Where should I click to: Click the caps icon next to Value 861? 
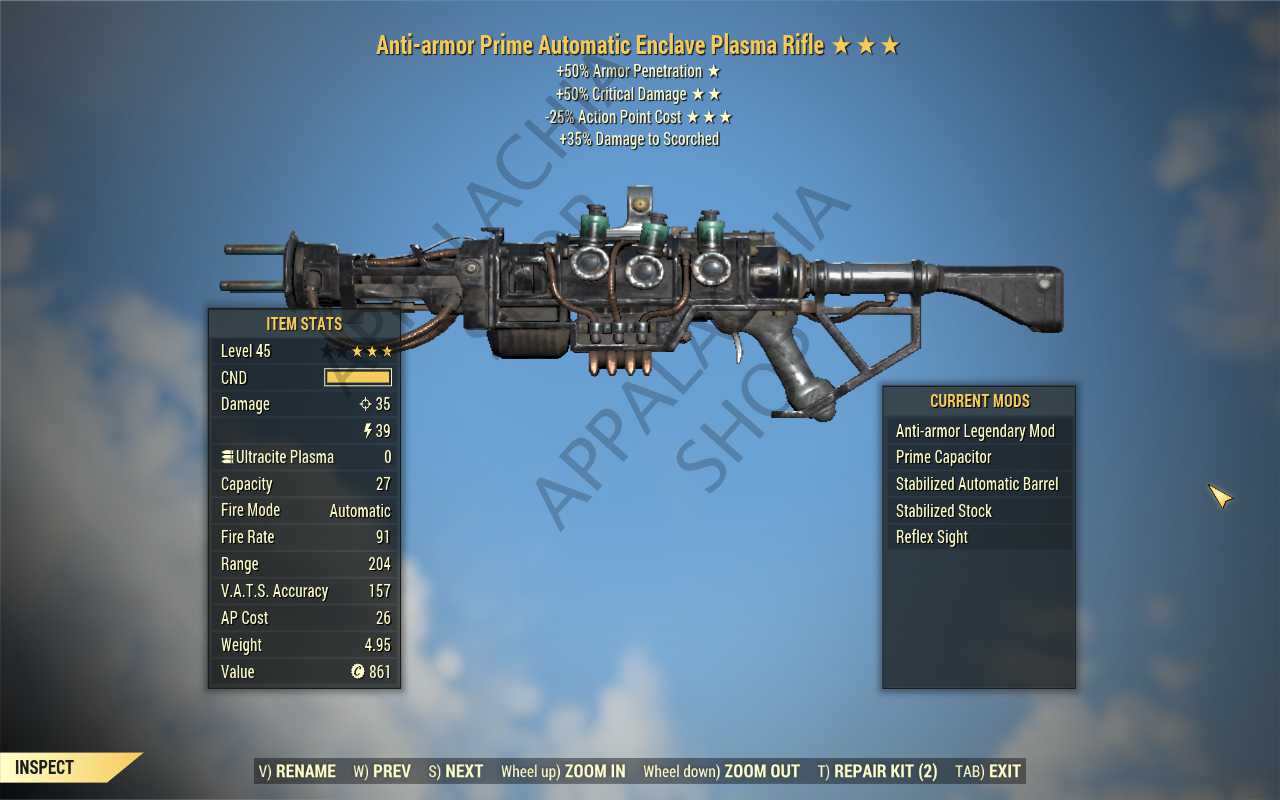(359, 671)
